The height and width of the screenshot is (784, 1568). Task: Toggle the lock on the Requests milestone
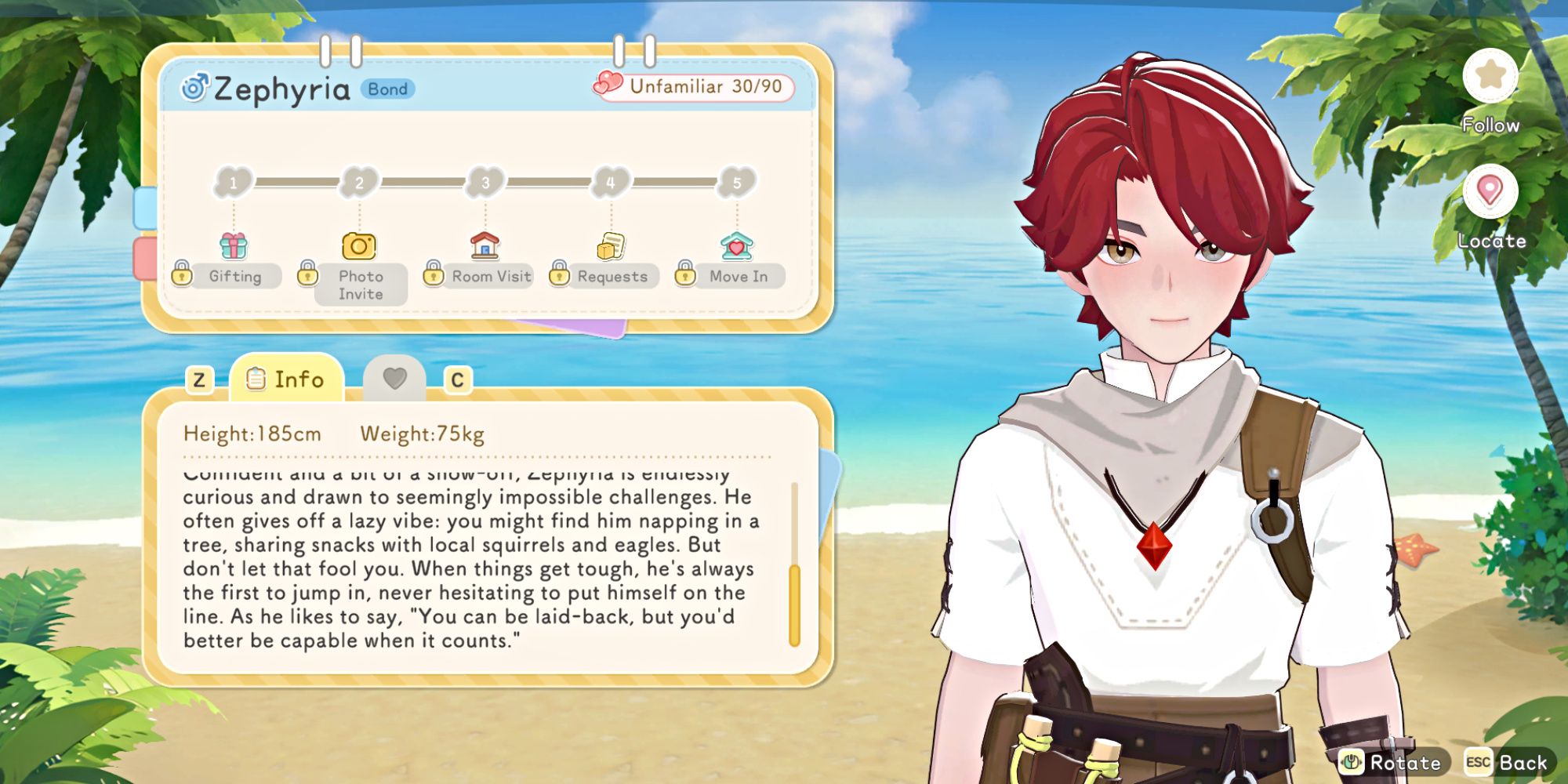pyautogui.click(x=559, y=276)
